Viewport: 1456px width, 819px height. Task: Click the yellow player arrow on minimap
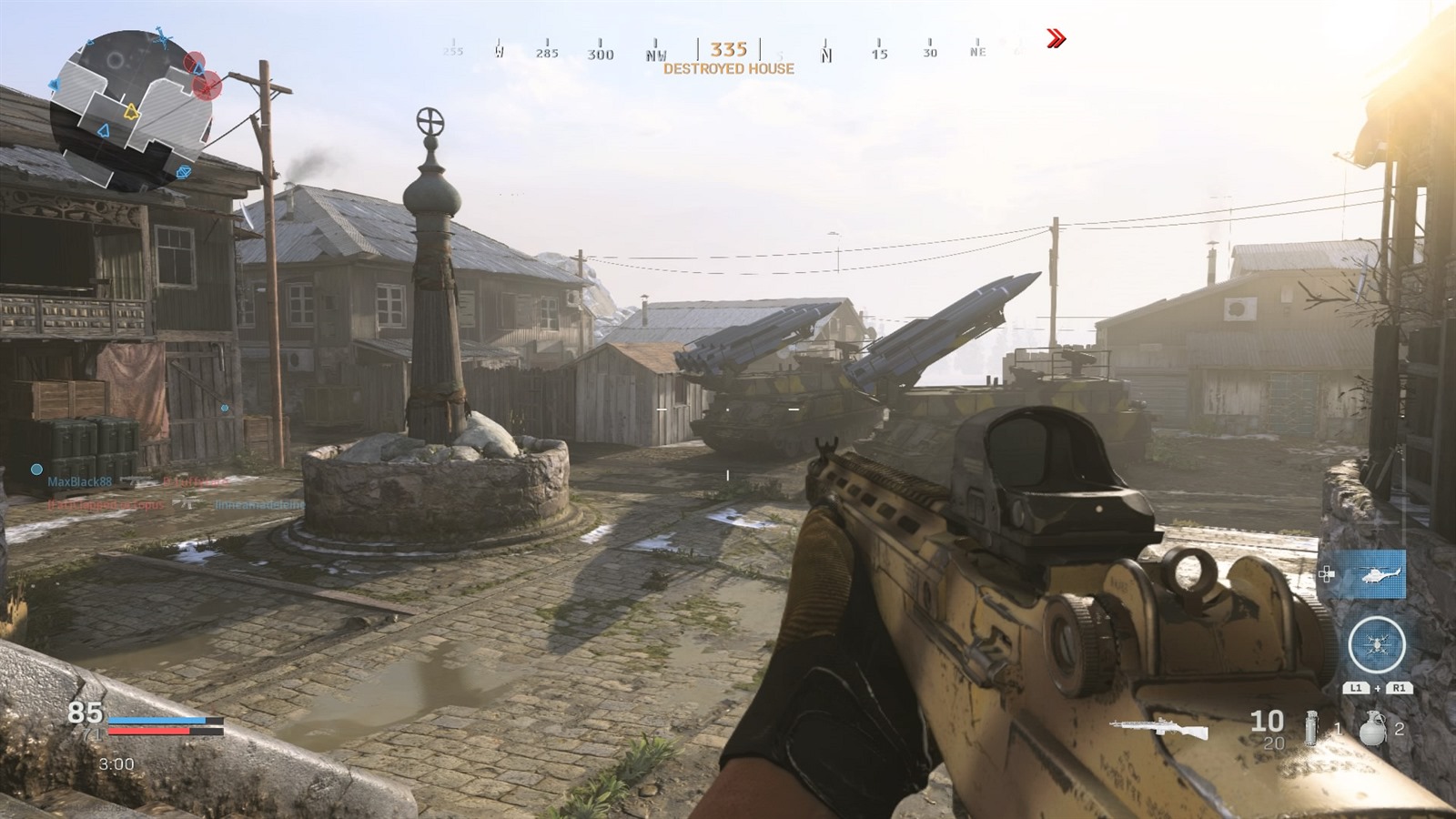pos(131,113)
